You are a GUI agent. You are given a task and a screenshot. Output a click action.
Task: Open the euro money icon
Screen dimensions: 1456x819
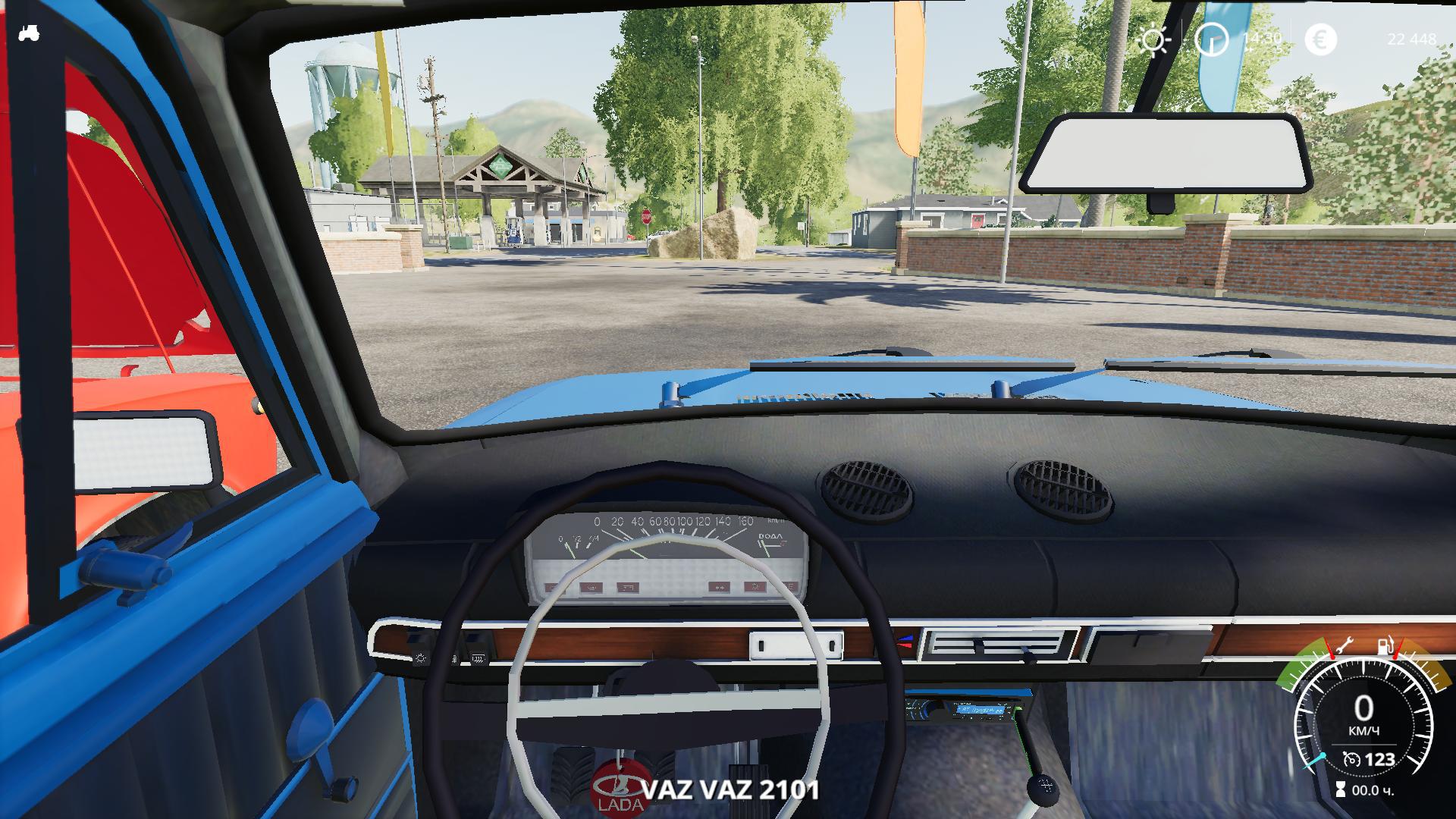pos(1320,39)
